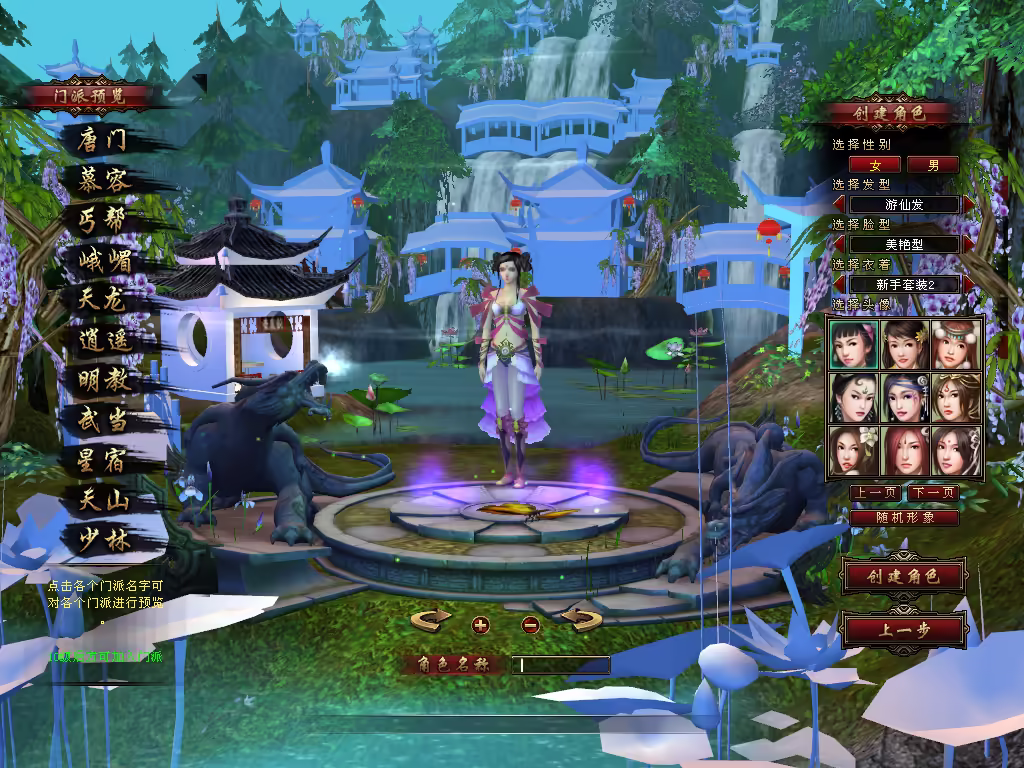Randomize appearance with 随机形象
1024x768 pixels.
904,517
